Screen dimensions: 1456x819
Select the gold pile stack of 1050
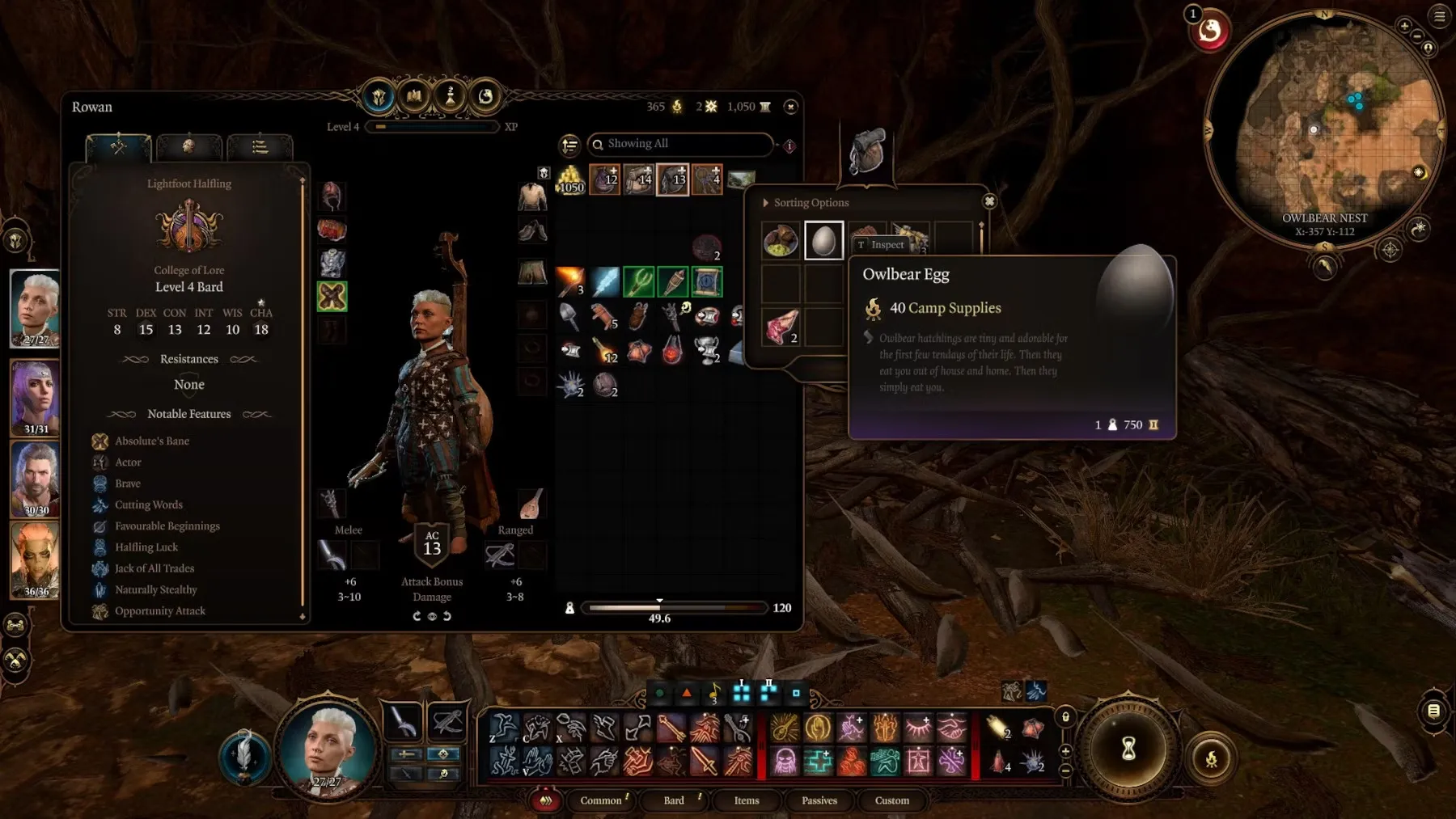click(571, 179)
